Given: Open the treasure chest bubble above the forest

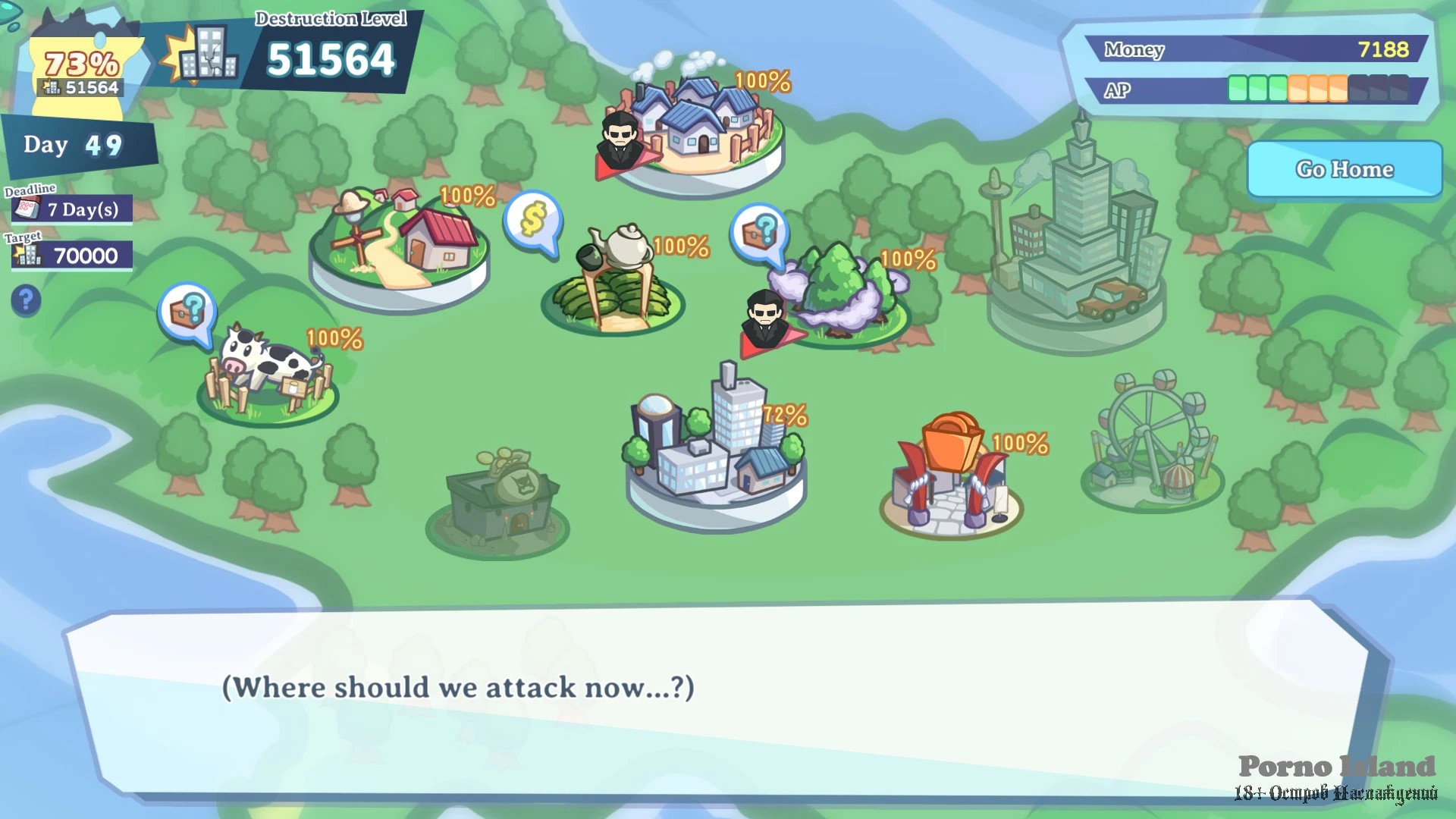Looking at the screenshot, I should click(760, 231).
